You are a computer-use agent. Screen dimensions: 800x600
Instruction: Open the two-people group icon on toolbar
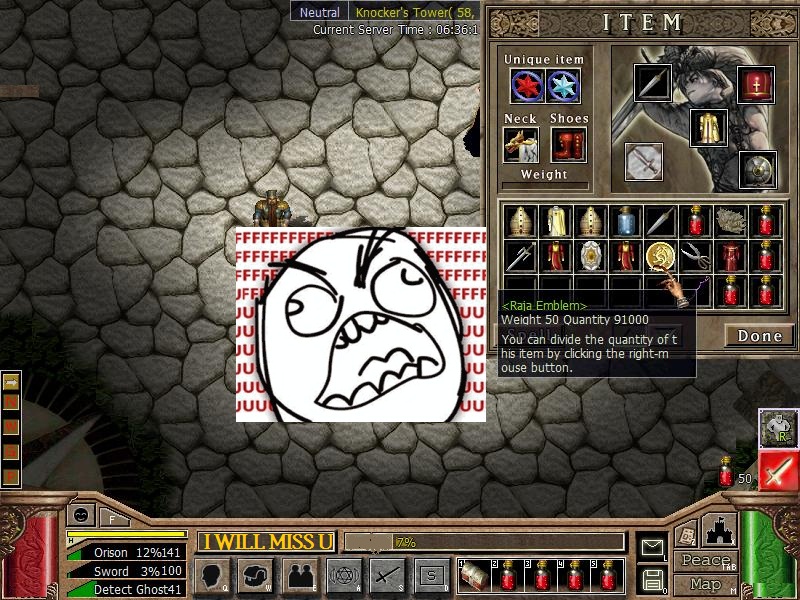click(299, 575)
